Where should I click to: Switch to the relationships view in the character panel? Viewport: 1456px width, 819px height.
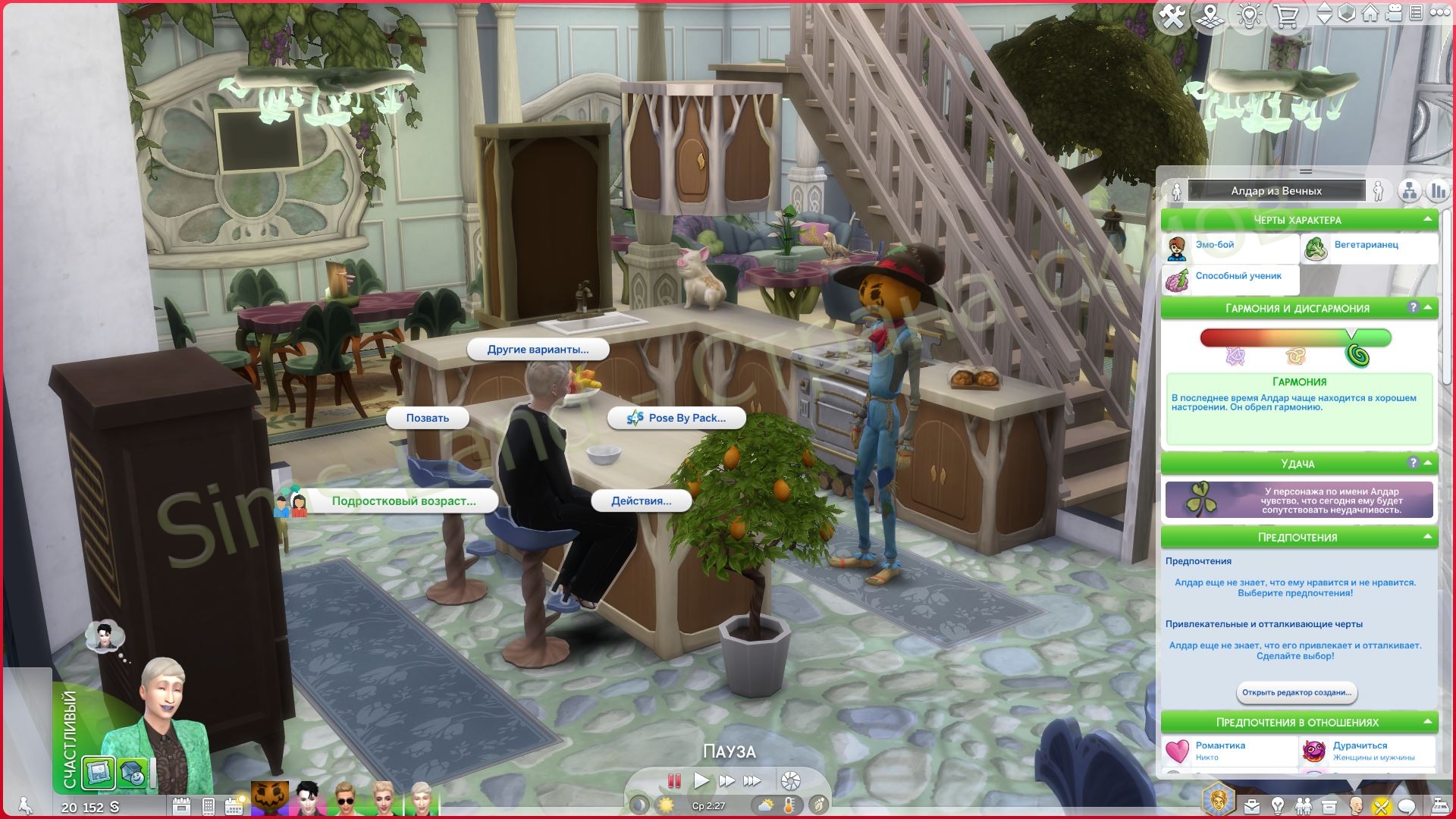click(1409, 191)
